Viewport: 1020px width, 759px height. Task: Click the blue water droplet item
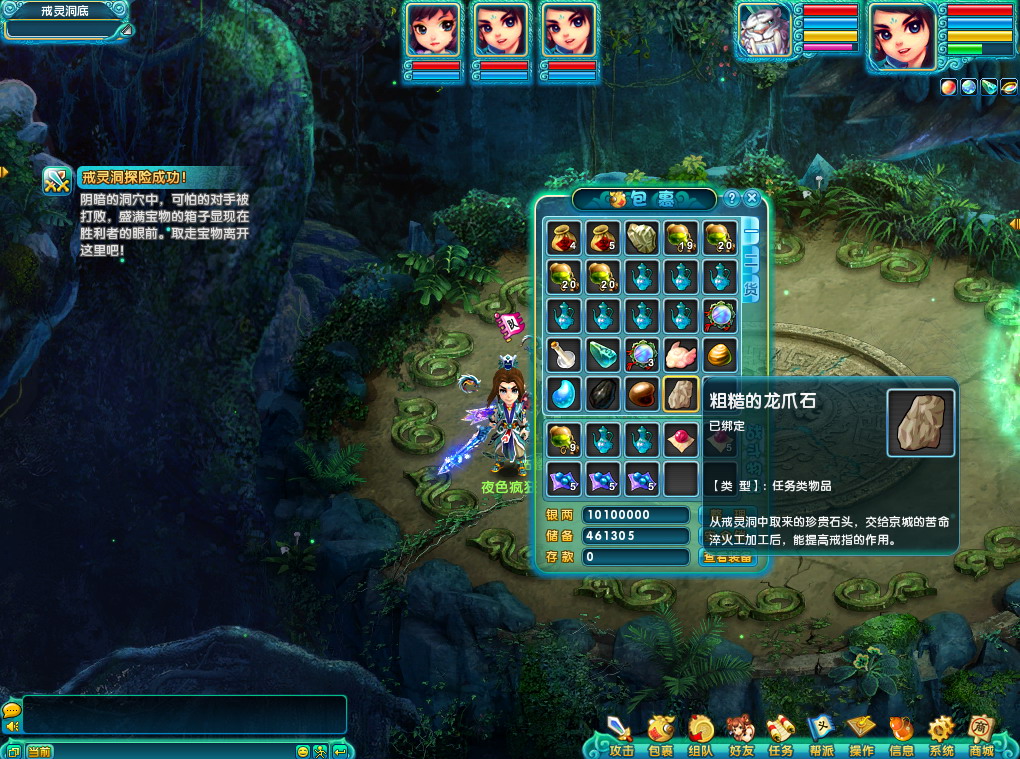coord(564,394)
